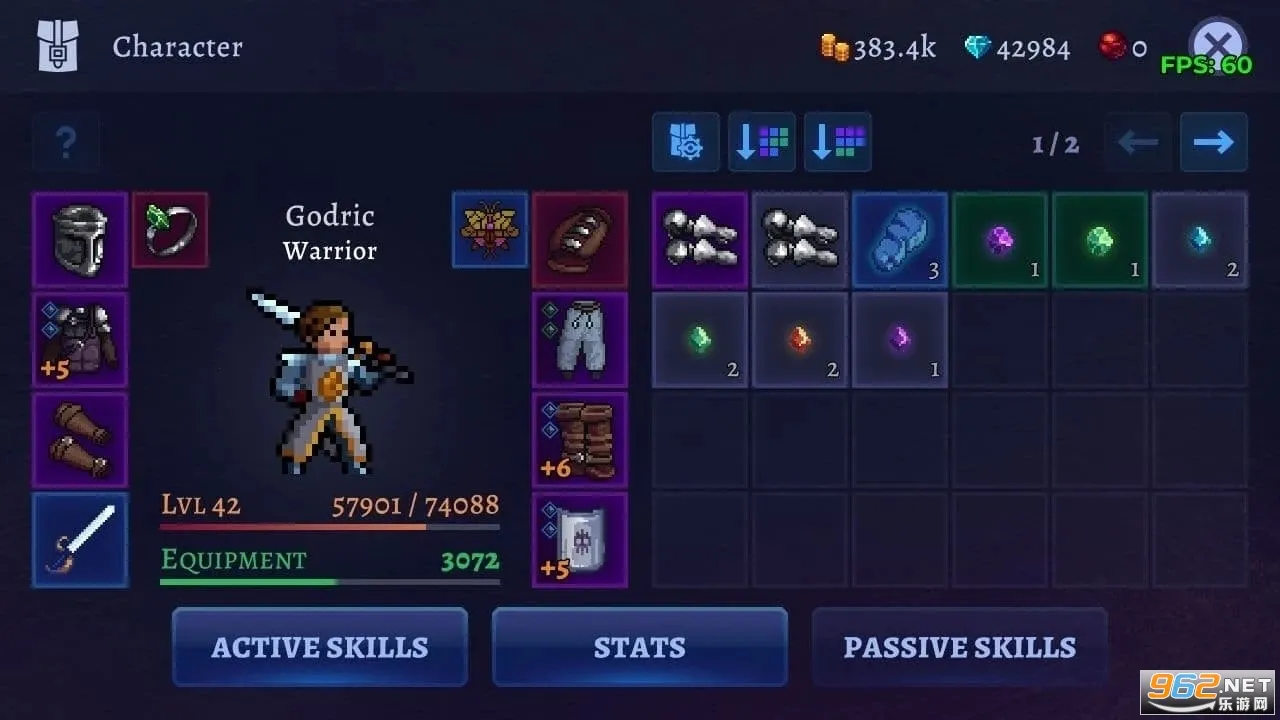Select the equipped leather belt slot
The image size is (1280, 720).
(x=580, y=240)
